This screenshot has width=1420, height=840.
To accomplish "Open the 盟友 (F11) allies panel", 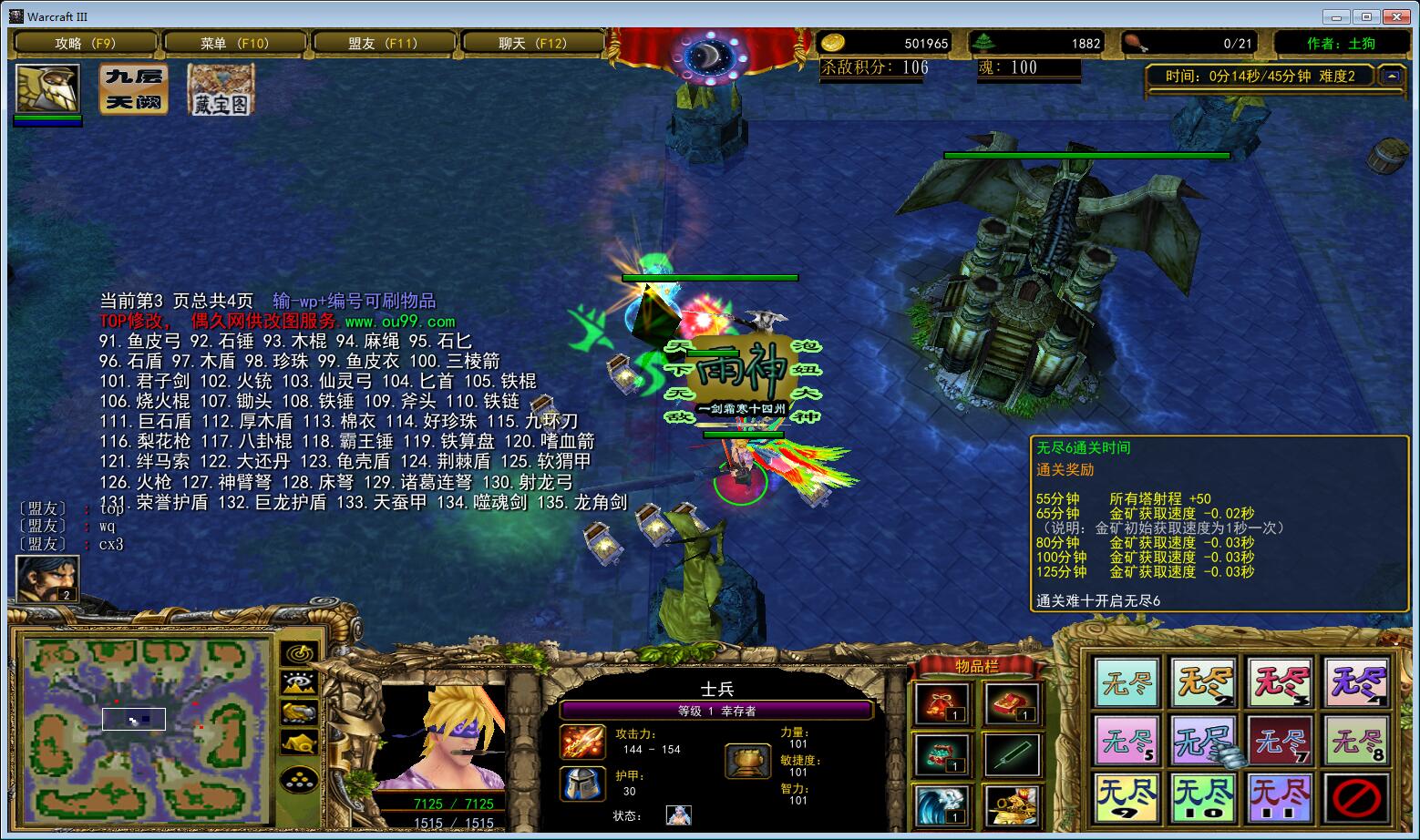I will 384,43.
